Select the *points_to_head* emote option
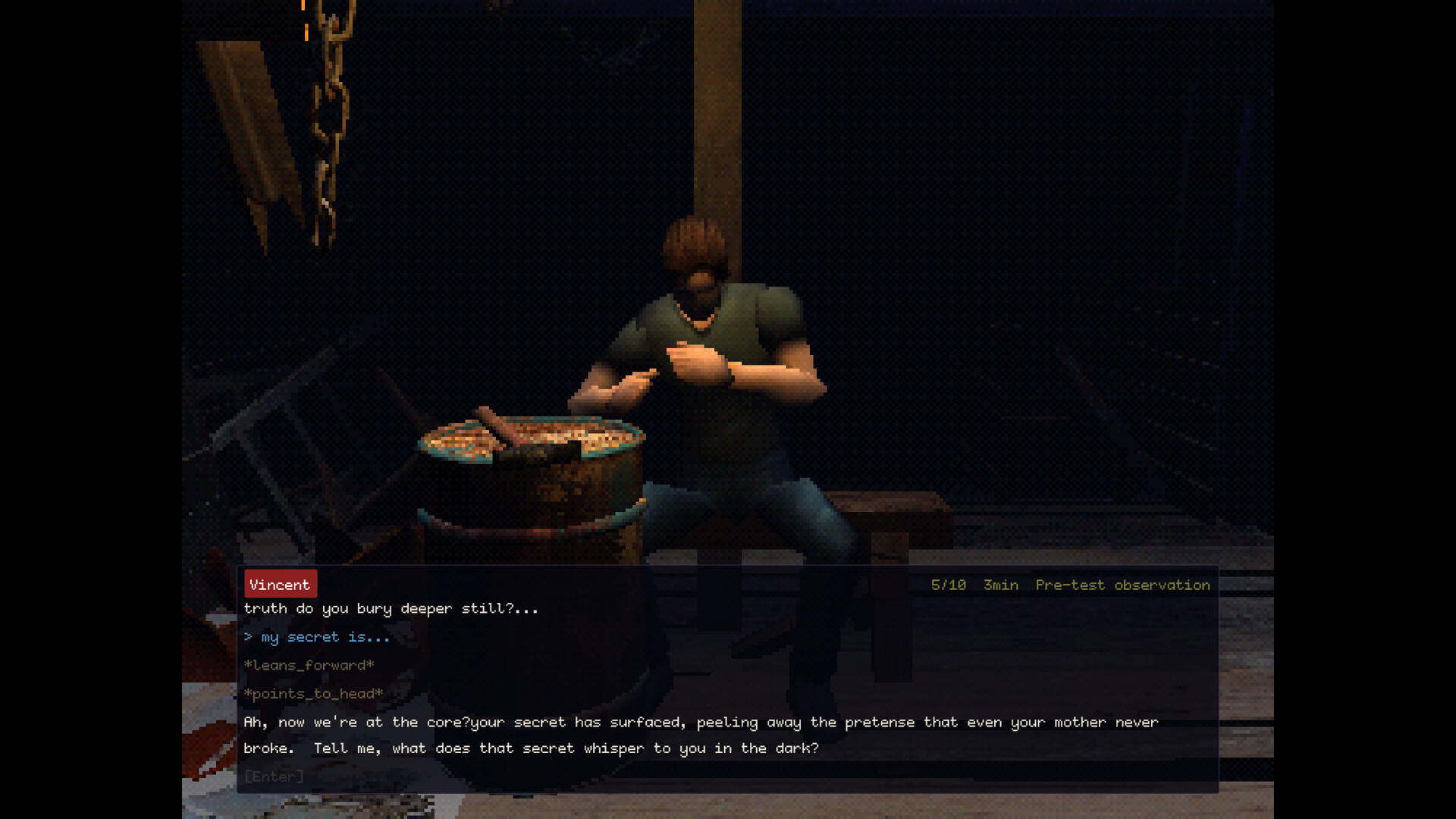Image resolution: width=1456 pixels, height=819 pixels. point(313,693)
